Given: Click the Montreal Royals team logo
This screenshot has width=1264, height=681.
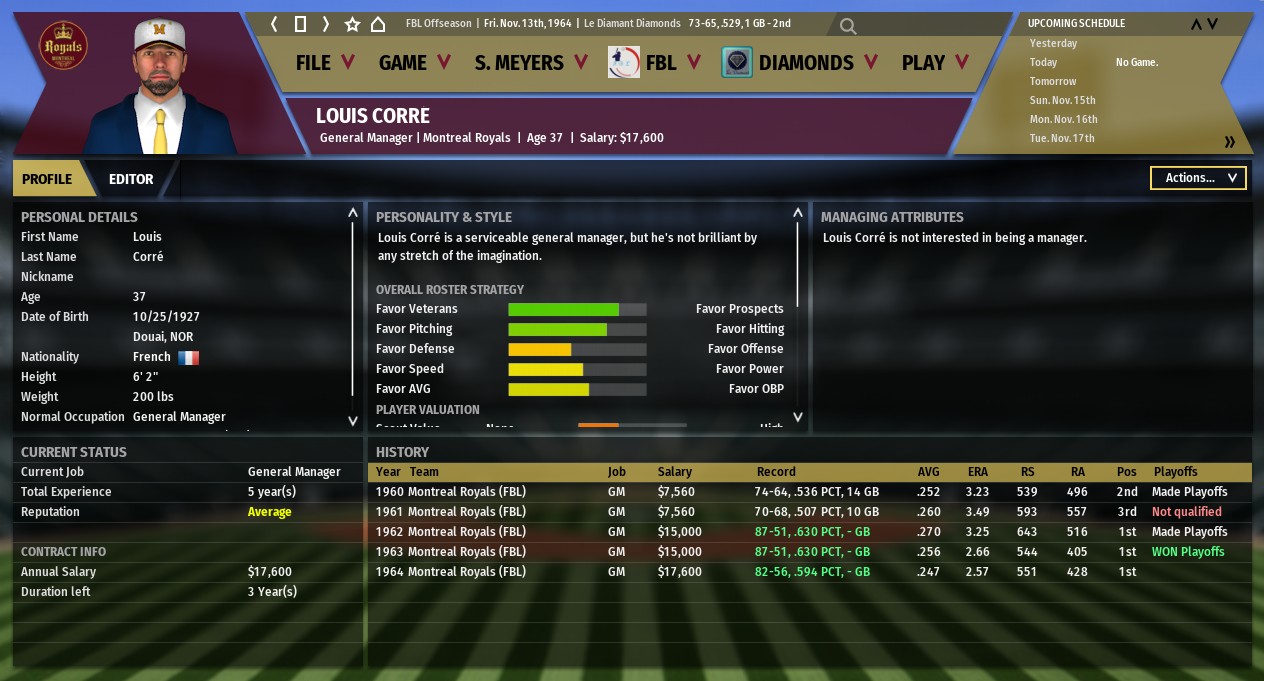Looking at the screenshot, I should point(63,47).
